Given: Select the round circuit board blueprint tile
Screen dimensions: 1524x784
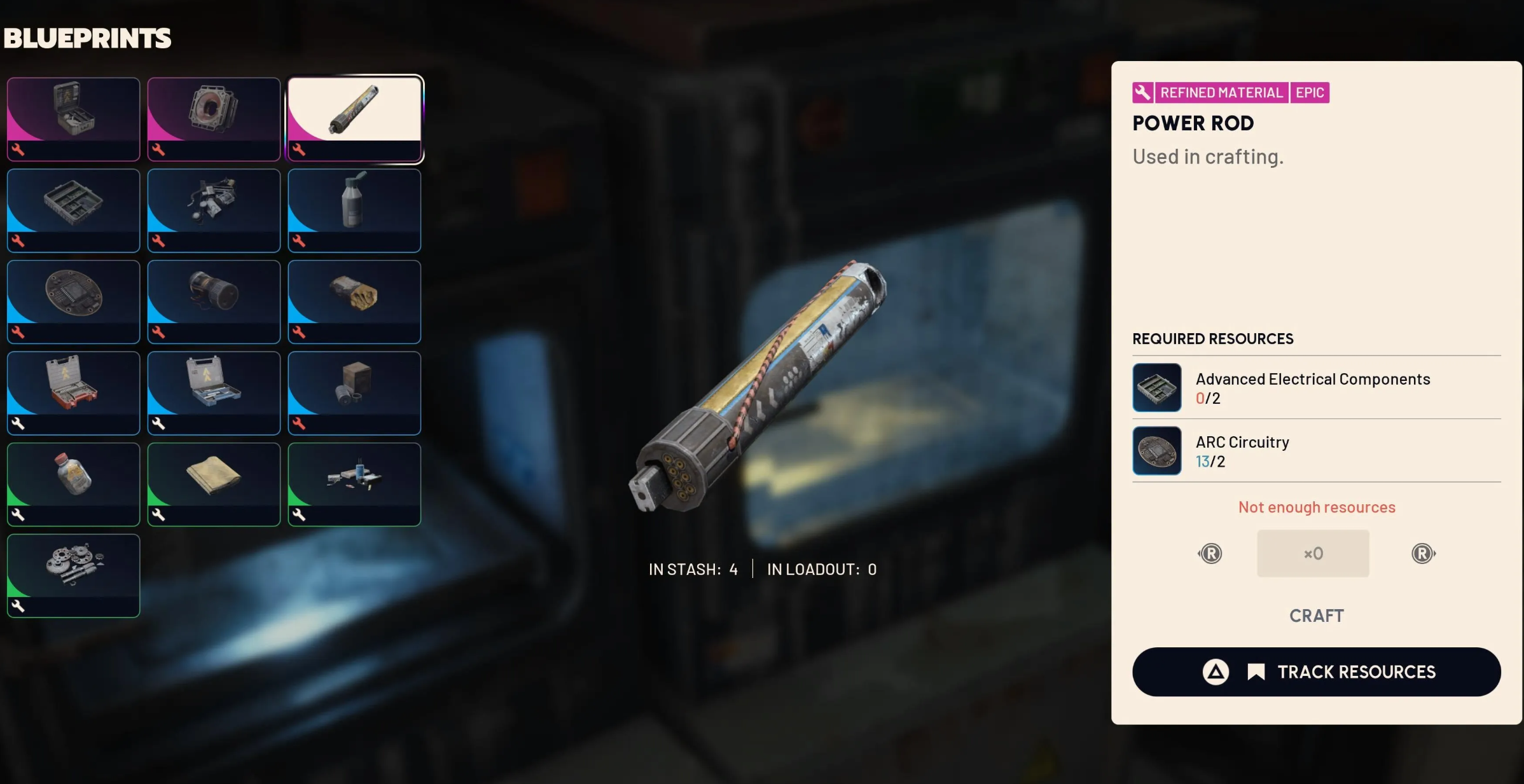Looking at the screenshot, I should click(73, 301).
